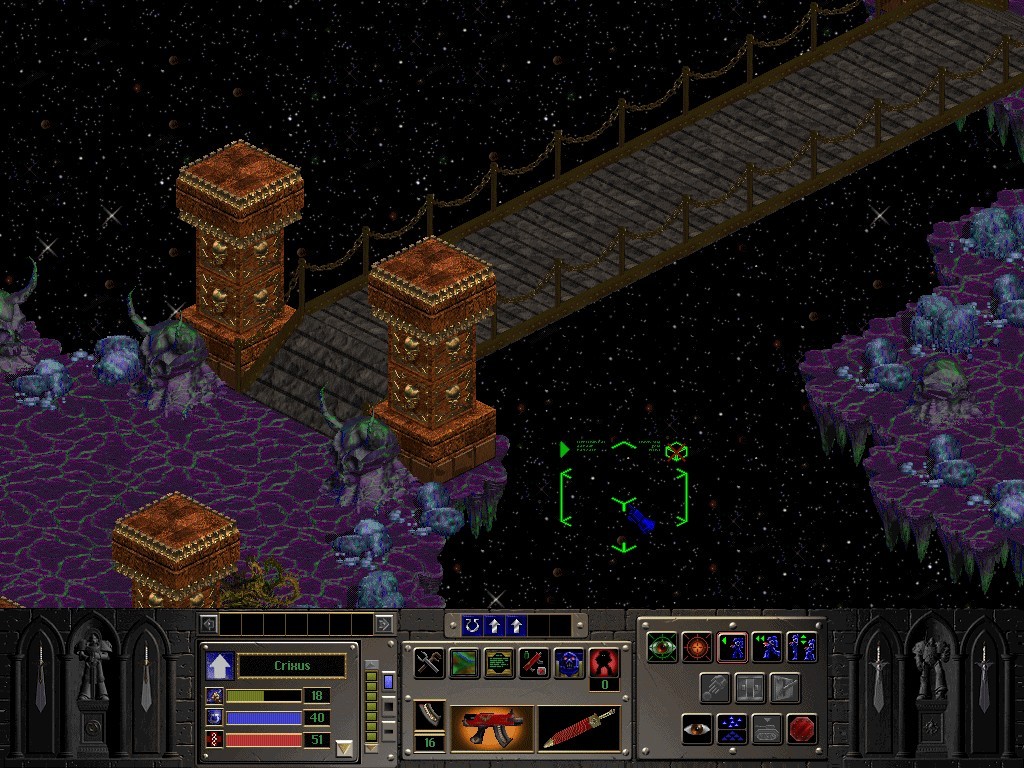Click the gold down-triangle below Crixus's stats
Viewport: 1024px width, 768px height.
pos(344,747)
